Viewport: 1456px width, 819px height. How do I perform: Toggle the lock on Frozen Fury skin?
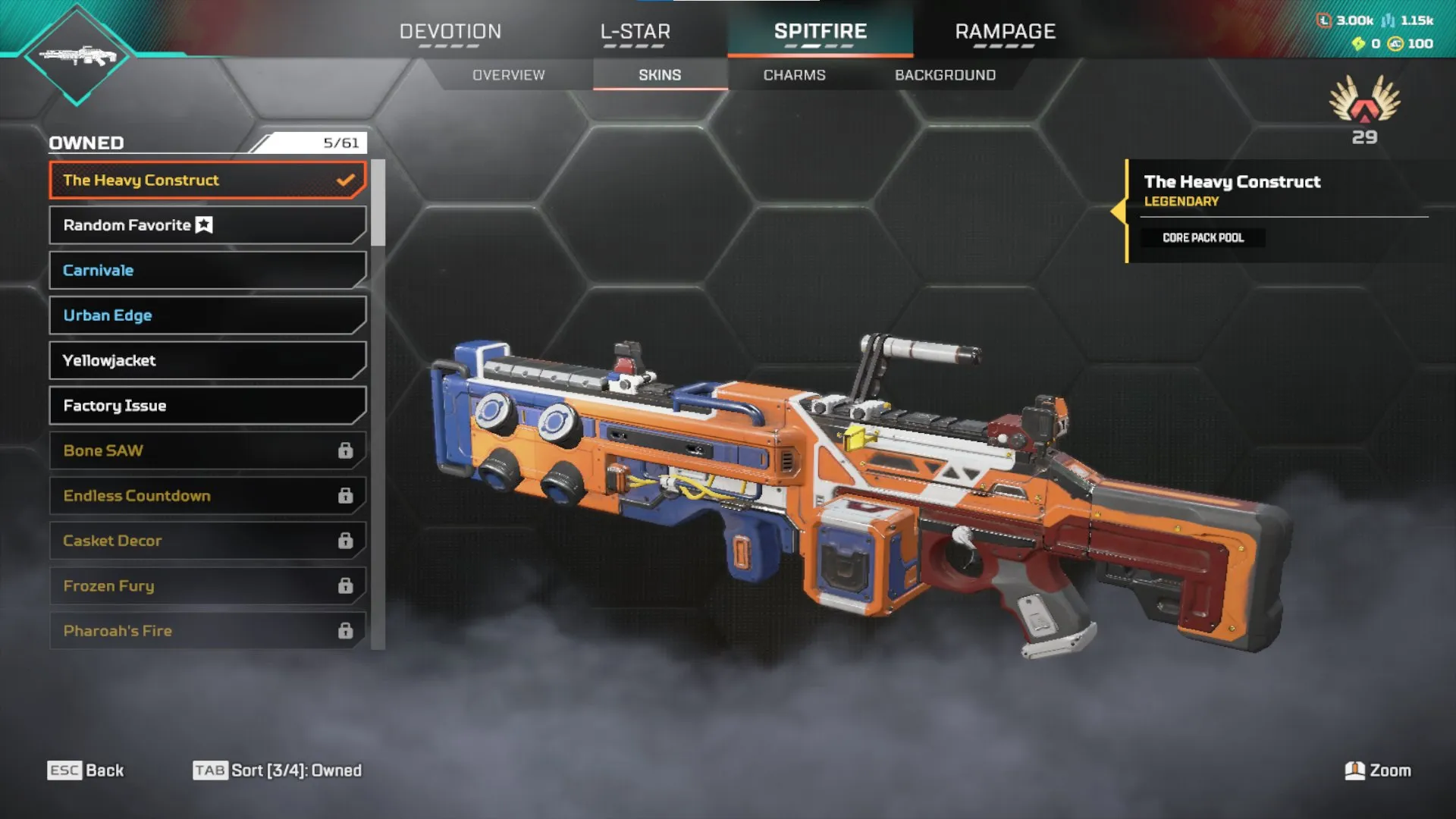pos(346,585)
